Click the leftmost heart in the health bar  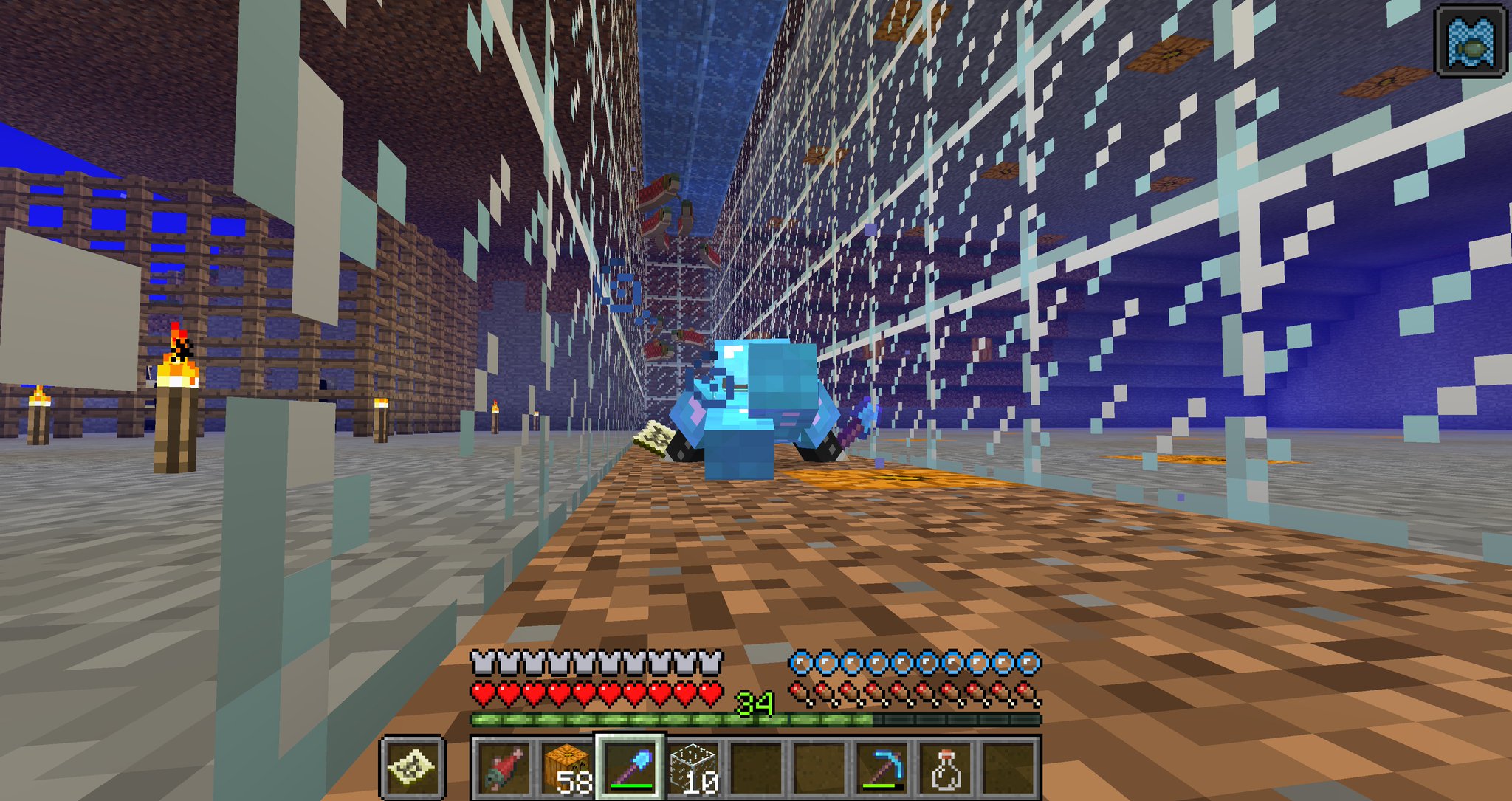[484, 692]
